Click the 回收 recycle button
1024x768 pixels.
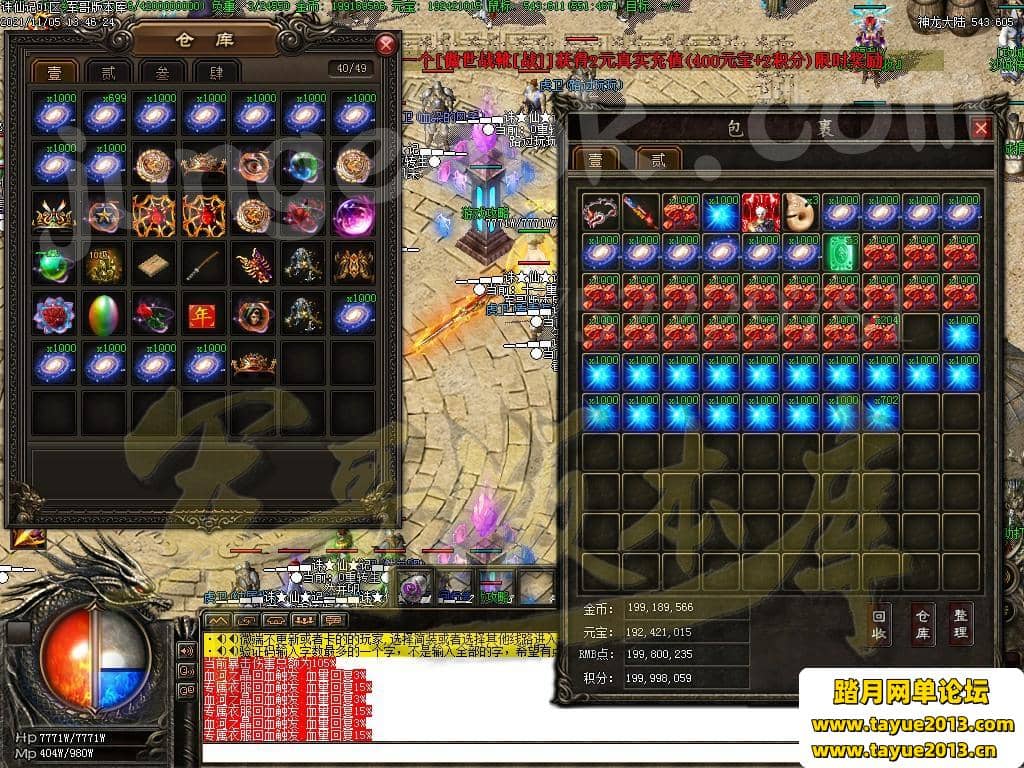point(879,626)
